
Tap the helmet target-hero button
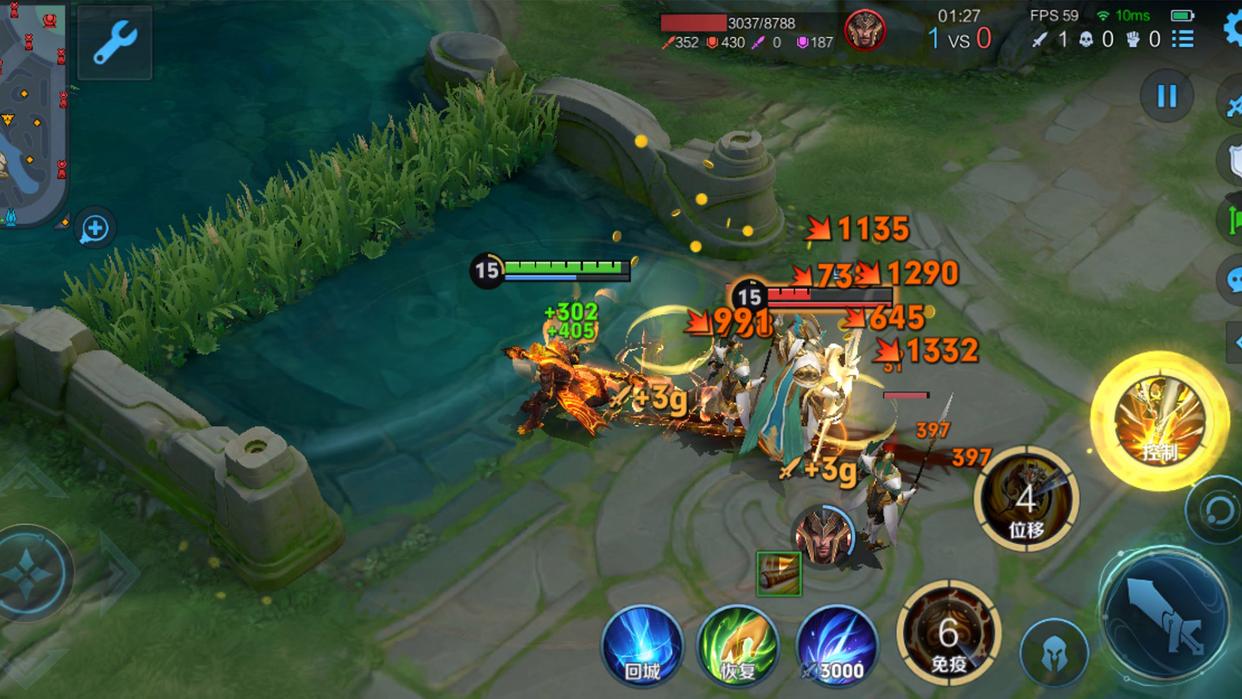(1053, 652)
